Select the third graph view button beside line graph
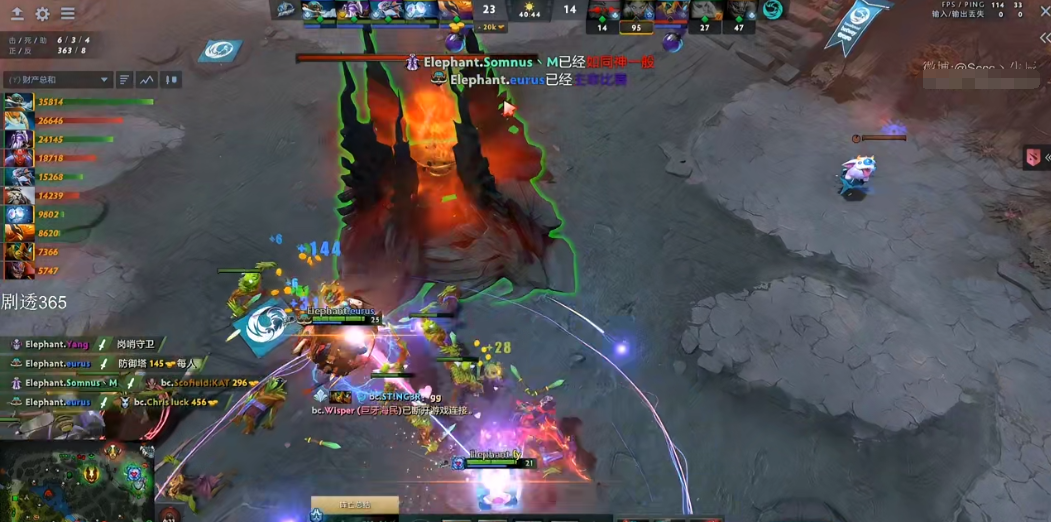Viewport: 1051px width, 522px height. pyautogui.click(x=171, y=80)
